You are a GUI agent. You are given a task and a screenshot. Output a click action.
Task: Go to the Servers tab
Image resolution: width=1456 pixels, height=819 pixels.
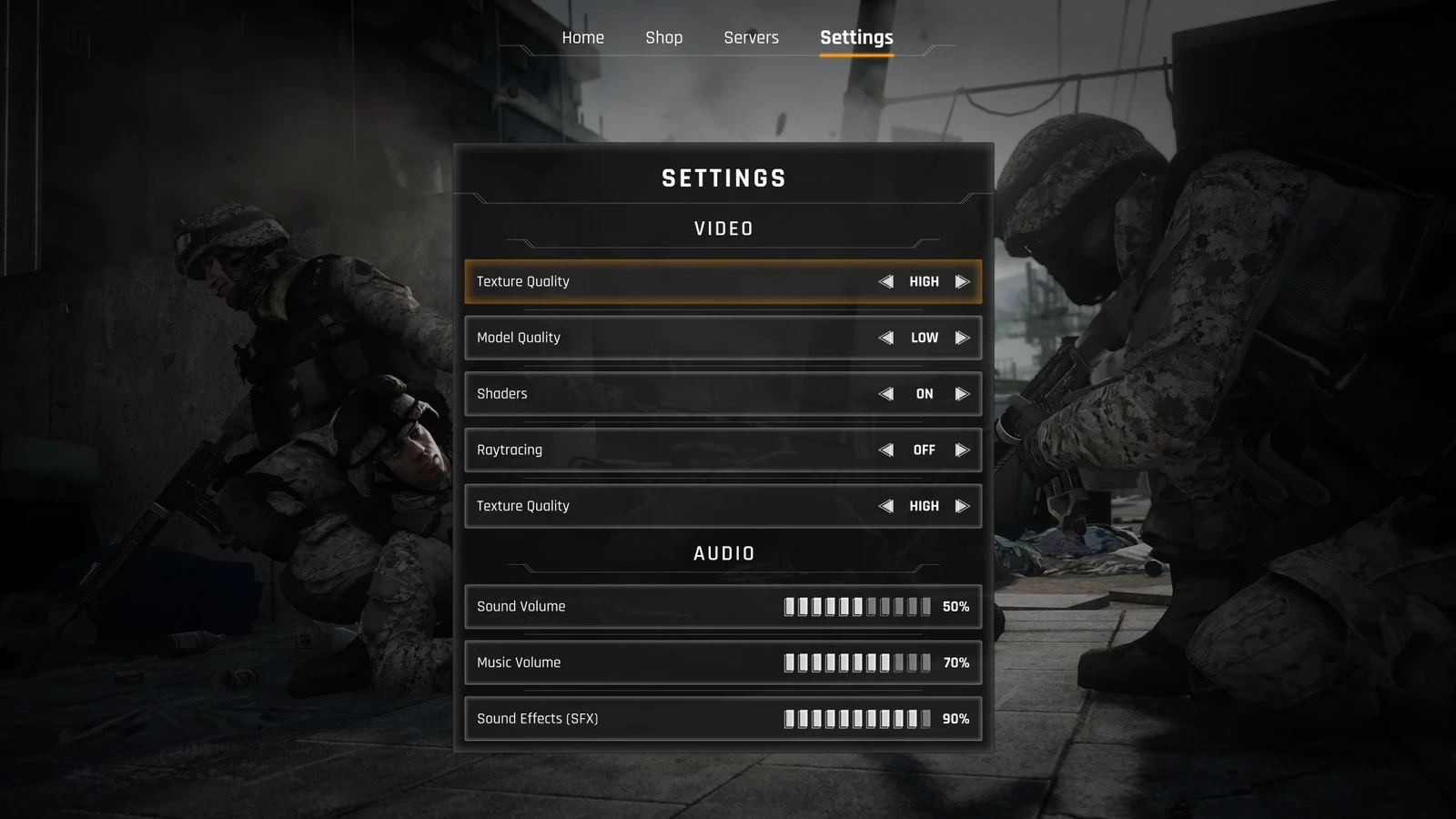751,37
